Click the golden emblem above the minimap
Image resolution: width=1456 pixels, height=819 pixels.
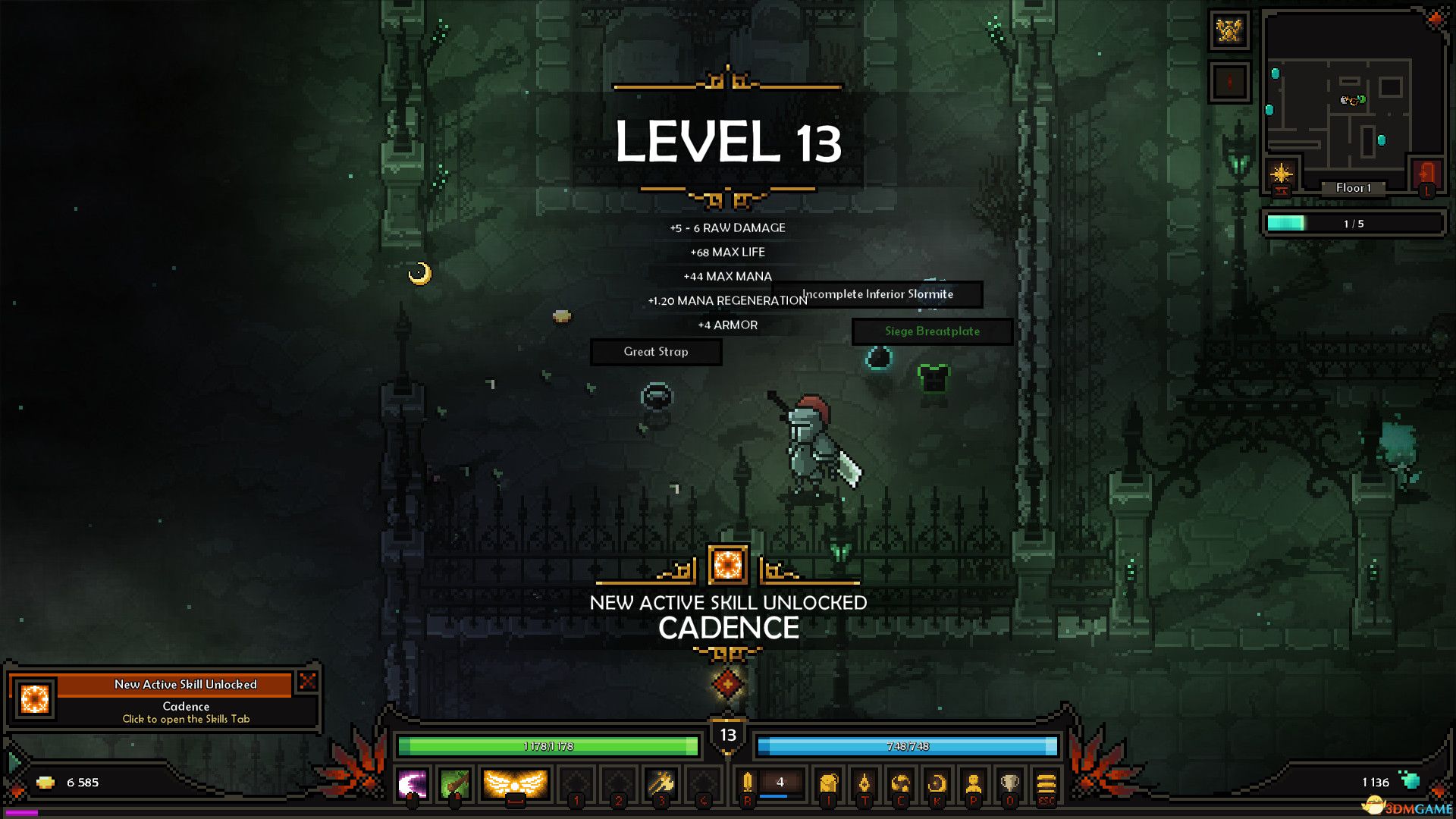(1231, 30)
